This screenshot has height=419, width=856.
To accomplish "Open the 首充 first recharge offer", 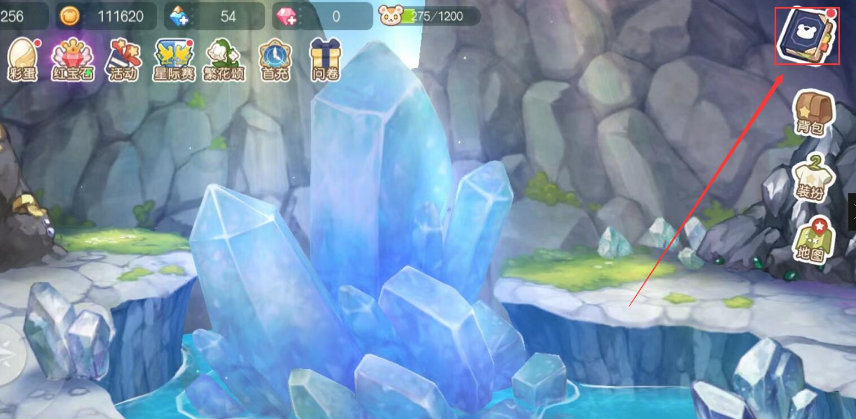I will pos(274,59).
